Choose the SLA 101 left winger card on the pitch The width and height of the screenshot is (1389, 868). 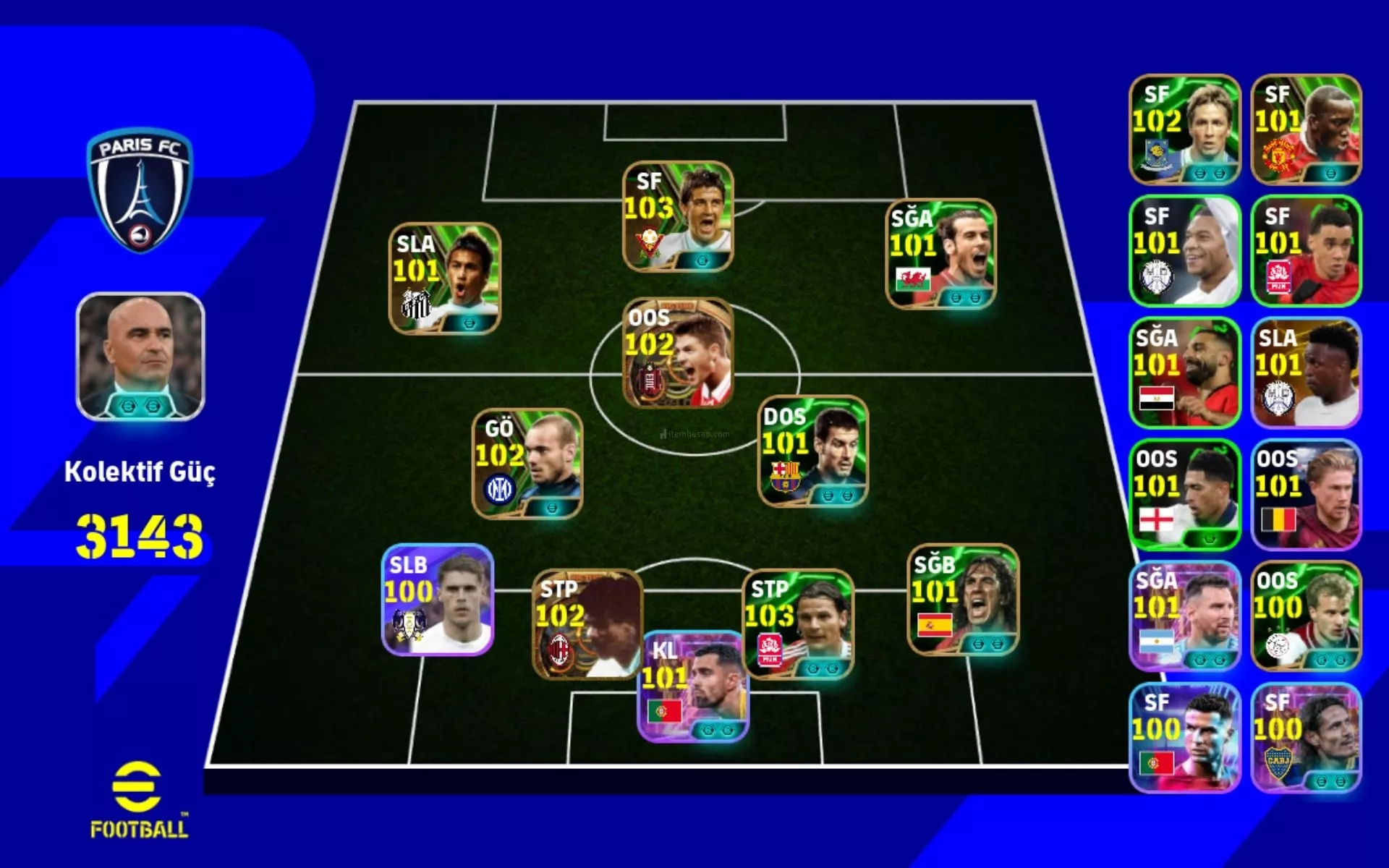(x=445, y=278)
